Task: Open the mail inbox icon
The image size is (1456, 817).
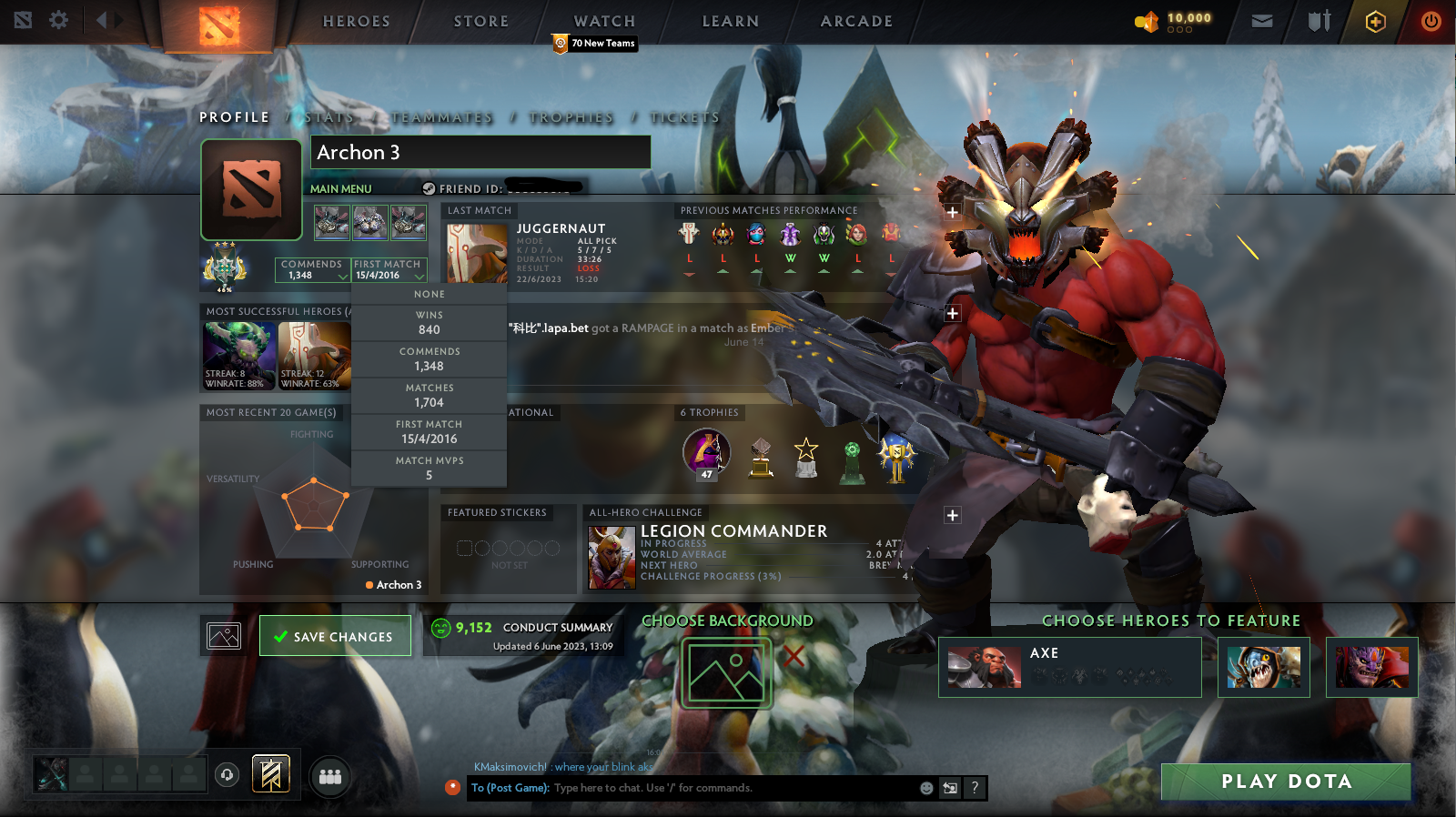Action: 1262,20
